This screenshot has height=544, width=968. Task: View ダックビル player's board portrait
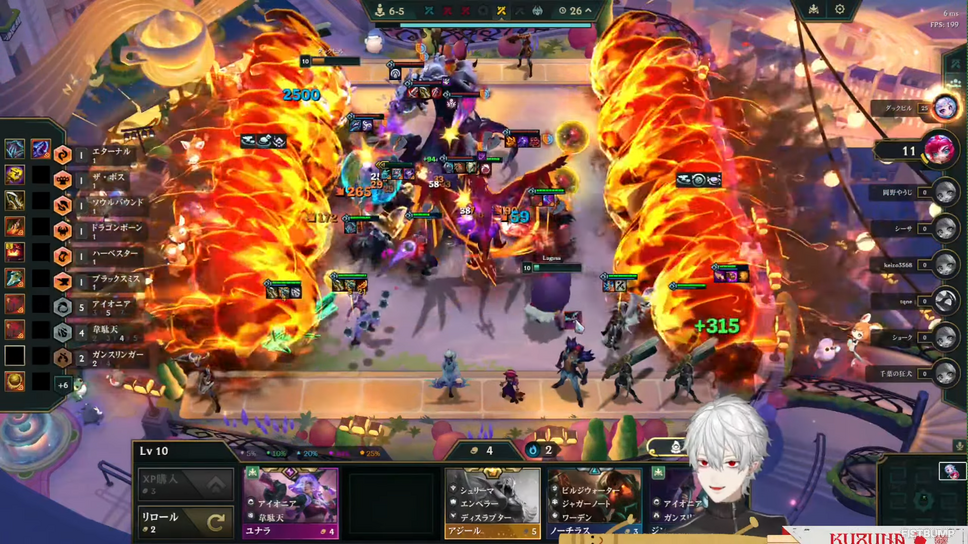(944, 108)
